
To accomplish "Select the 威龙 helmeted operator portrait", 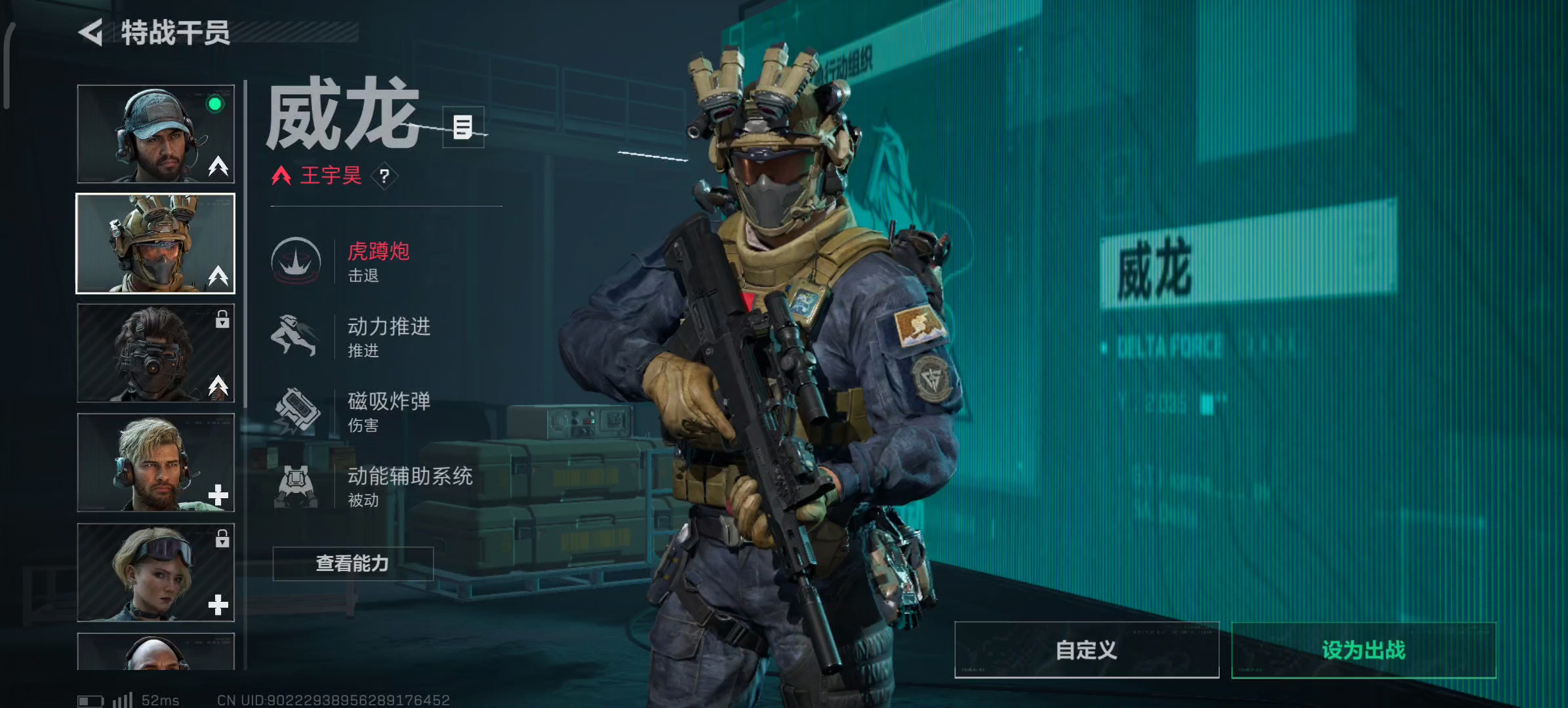I will (x=155, y=243).
